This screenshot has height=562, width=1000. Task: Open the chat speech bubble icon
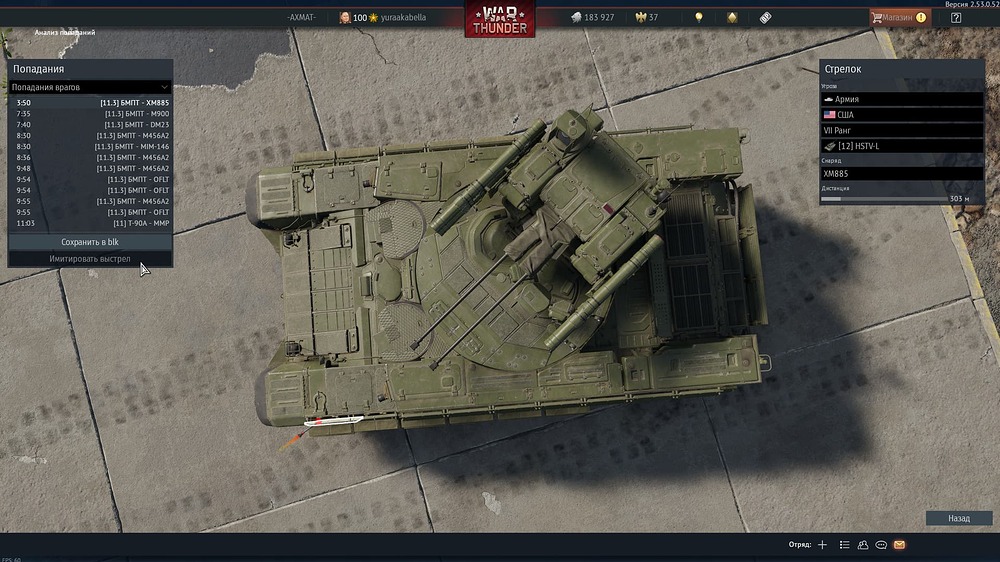click(x=881, y=545)
